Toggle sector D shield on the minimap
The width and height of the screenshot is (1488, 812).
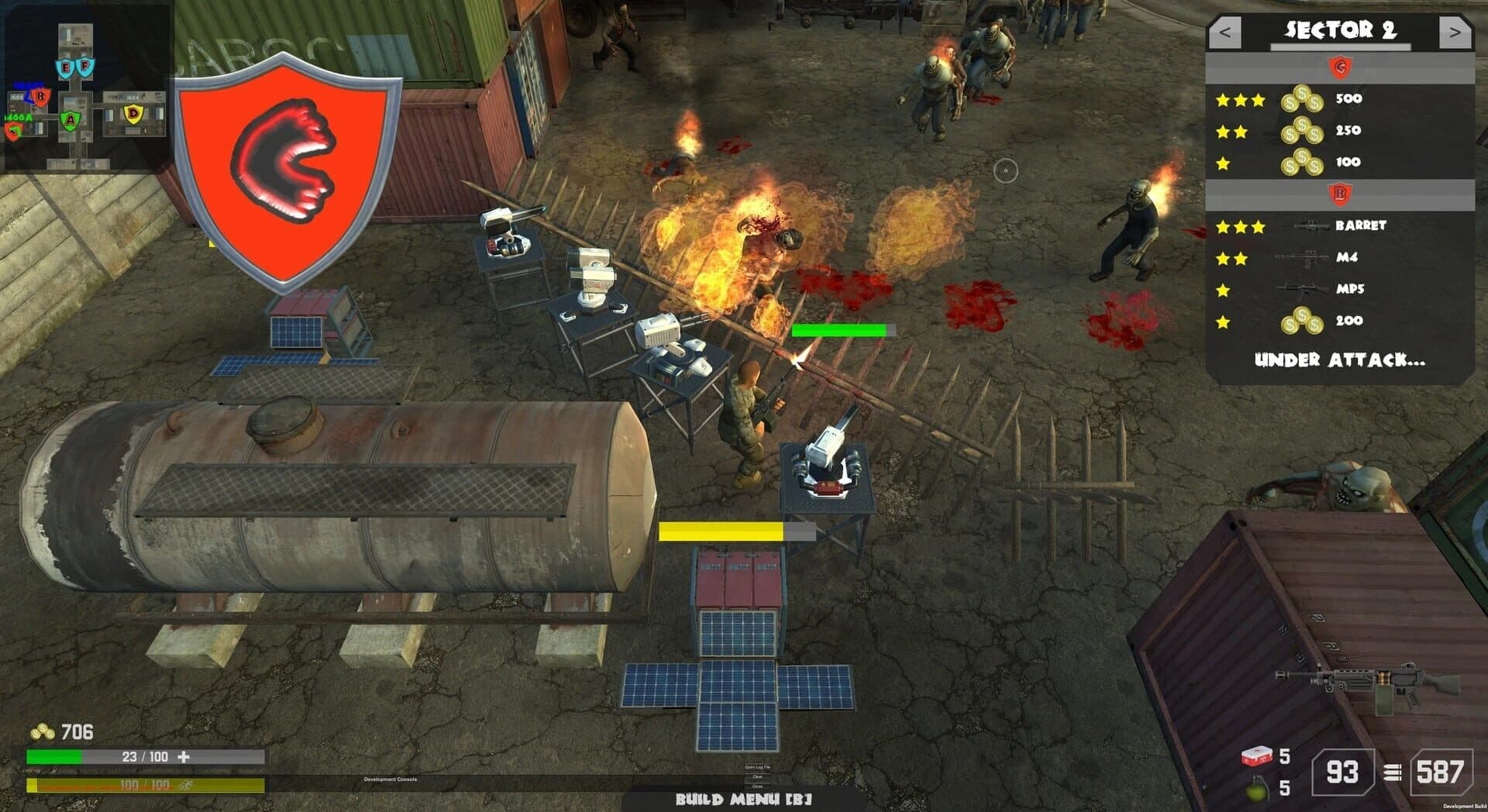coord(134,115)
